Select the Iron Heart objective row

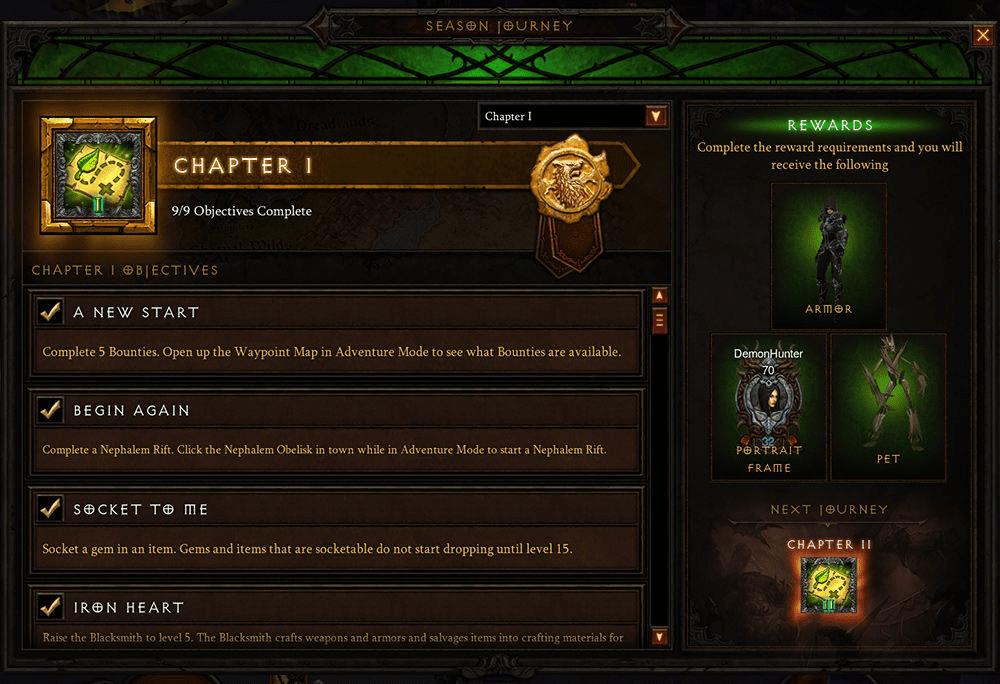(x=335, y=618)
